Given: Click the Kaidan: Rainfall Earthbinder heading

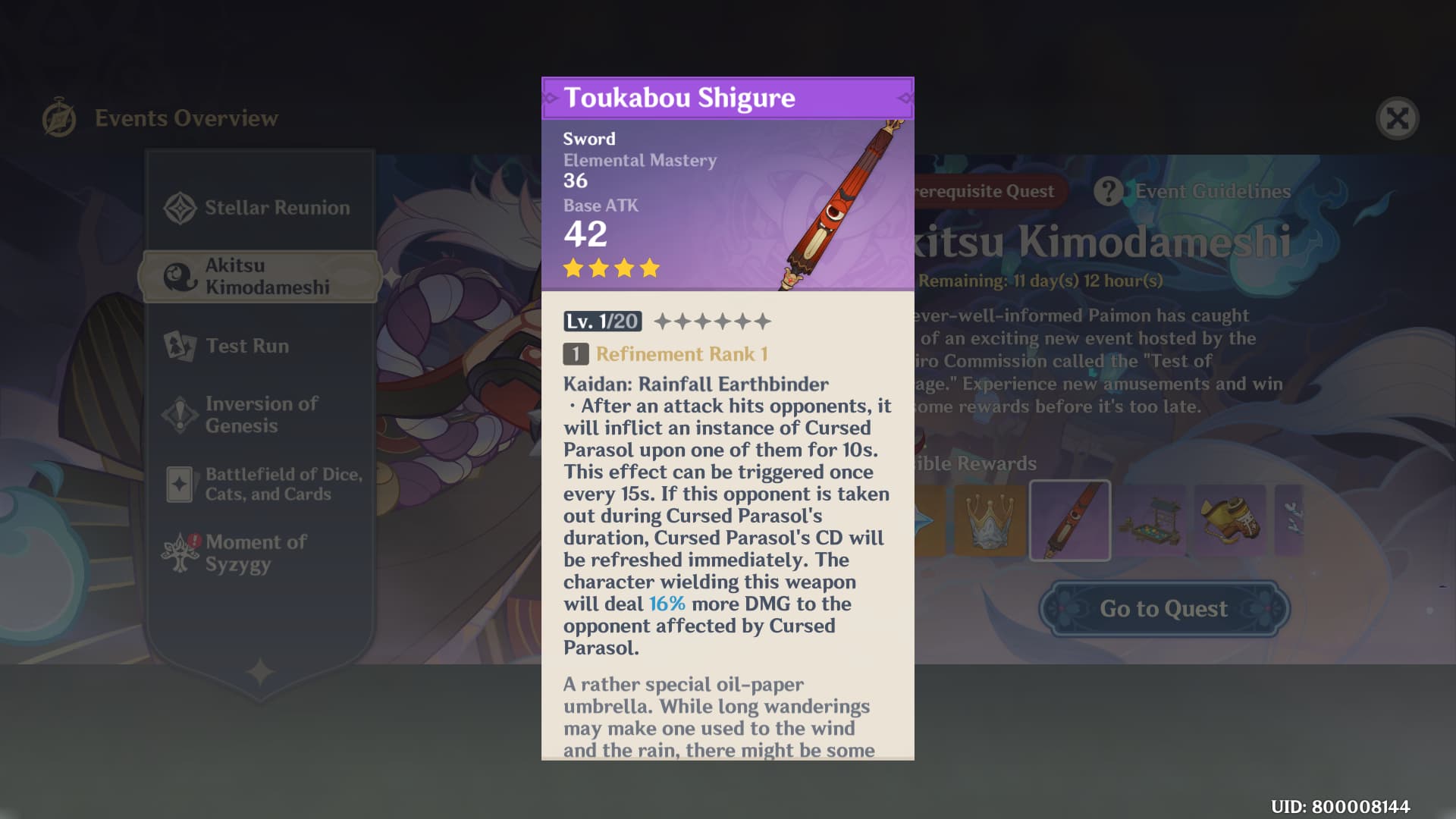Looking at the screenshot, I should pos(695,384).
